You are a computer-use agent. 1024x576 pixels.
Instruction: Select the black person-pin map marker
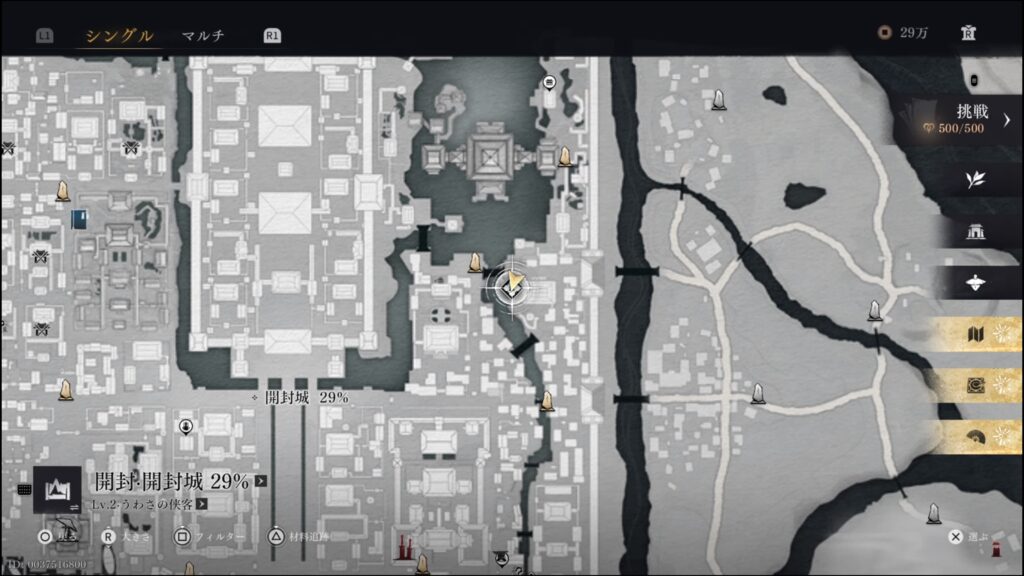pos(186,427)
